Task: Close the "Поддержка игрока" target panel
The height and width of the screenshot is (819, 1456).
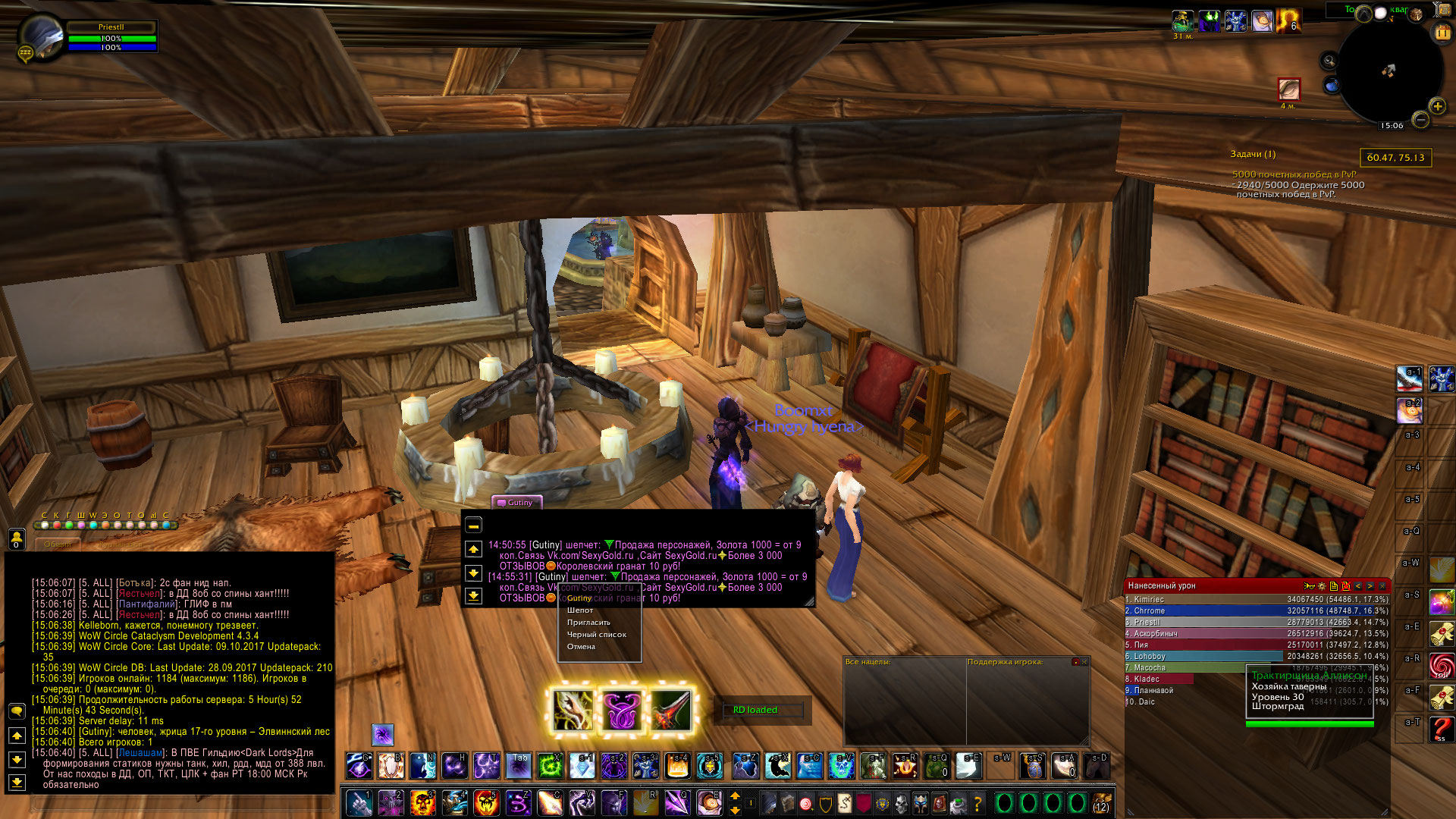Action: point(1084,662)
